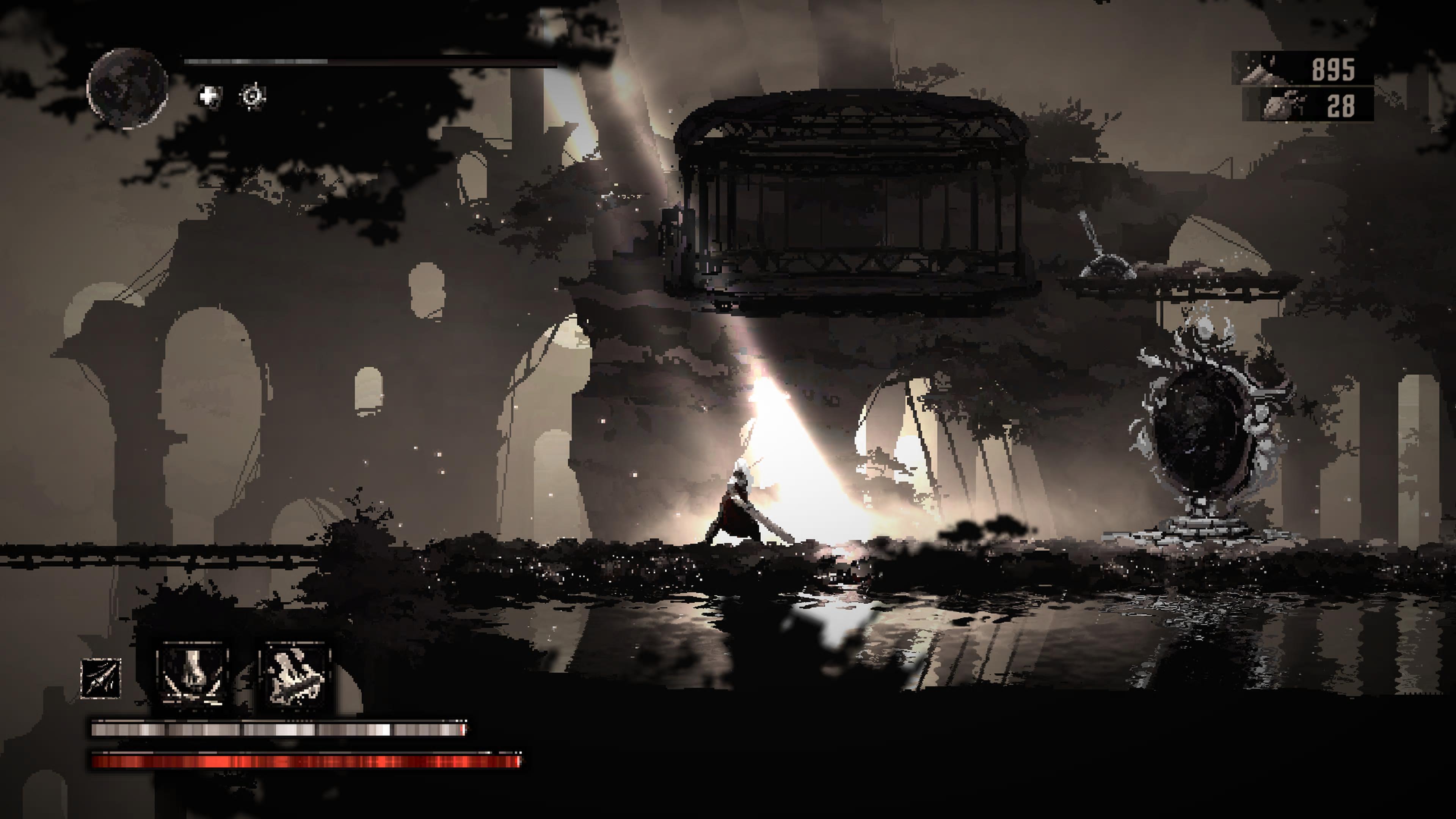Select the white cross buff icon
1456x819 pixels.
point(210,96)
